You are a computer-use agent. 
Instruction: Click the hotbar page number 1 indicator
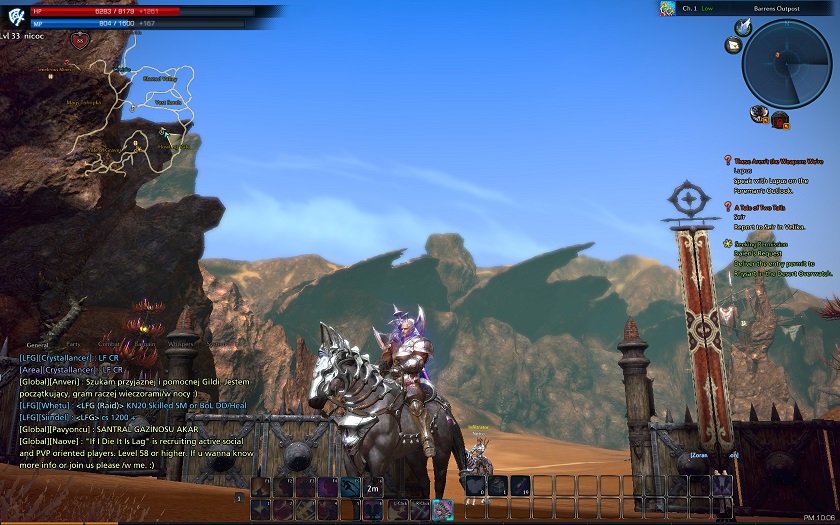(239, 497)
